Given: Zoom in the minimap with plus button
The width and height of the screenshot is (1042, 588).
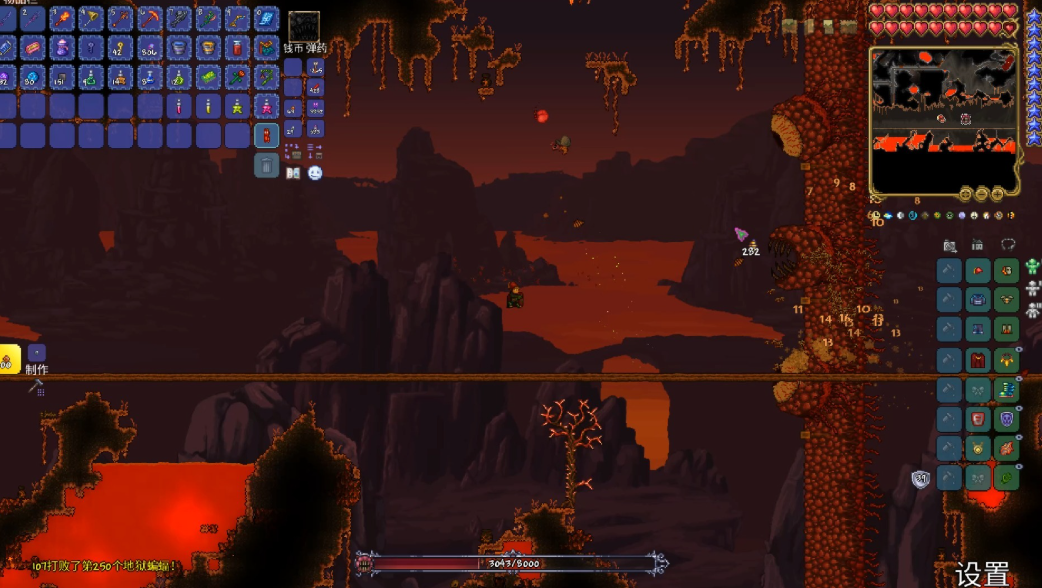Looking at the screenshot, I should point(997,194).
